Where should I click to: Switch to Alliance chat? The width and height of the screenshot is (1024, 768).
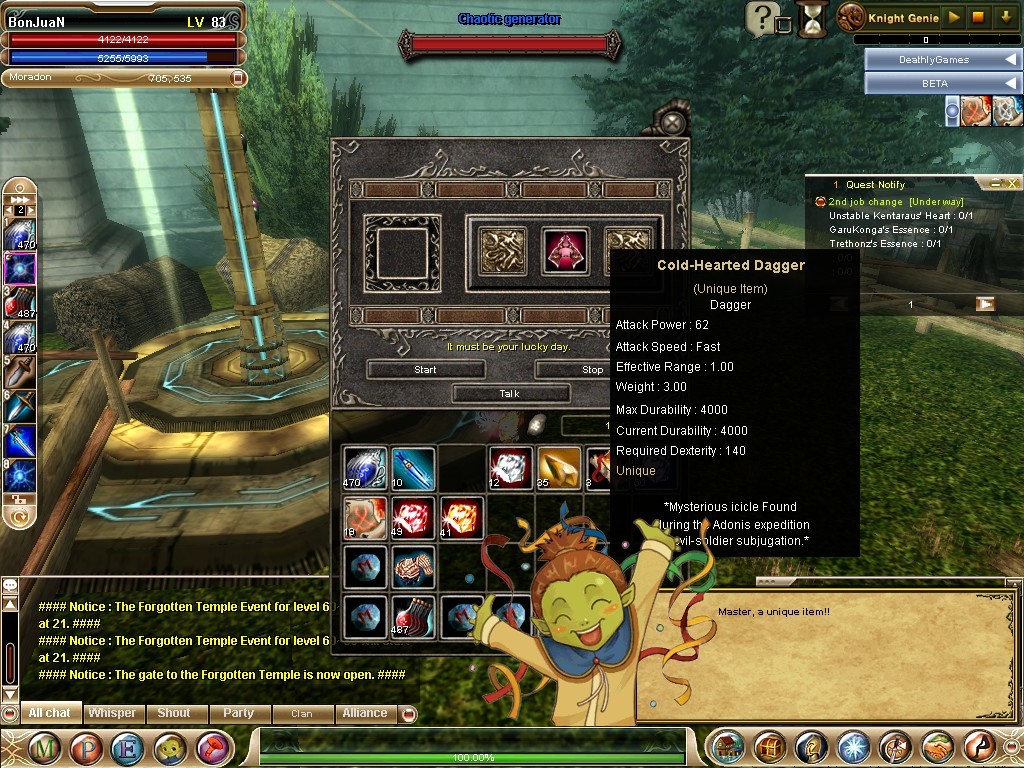point(364,713)
